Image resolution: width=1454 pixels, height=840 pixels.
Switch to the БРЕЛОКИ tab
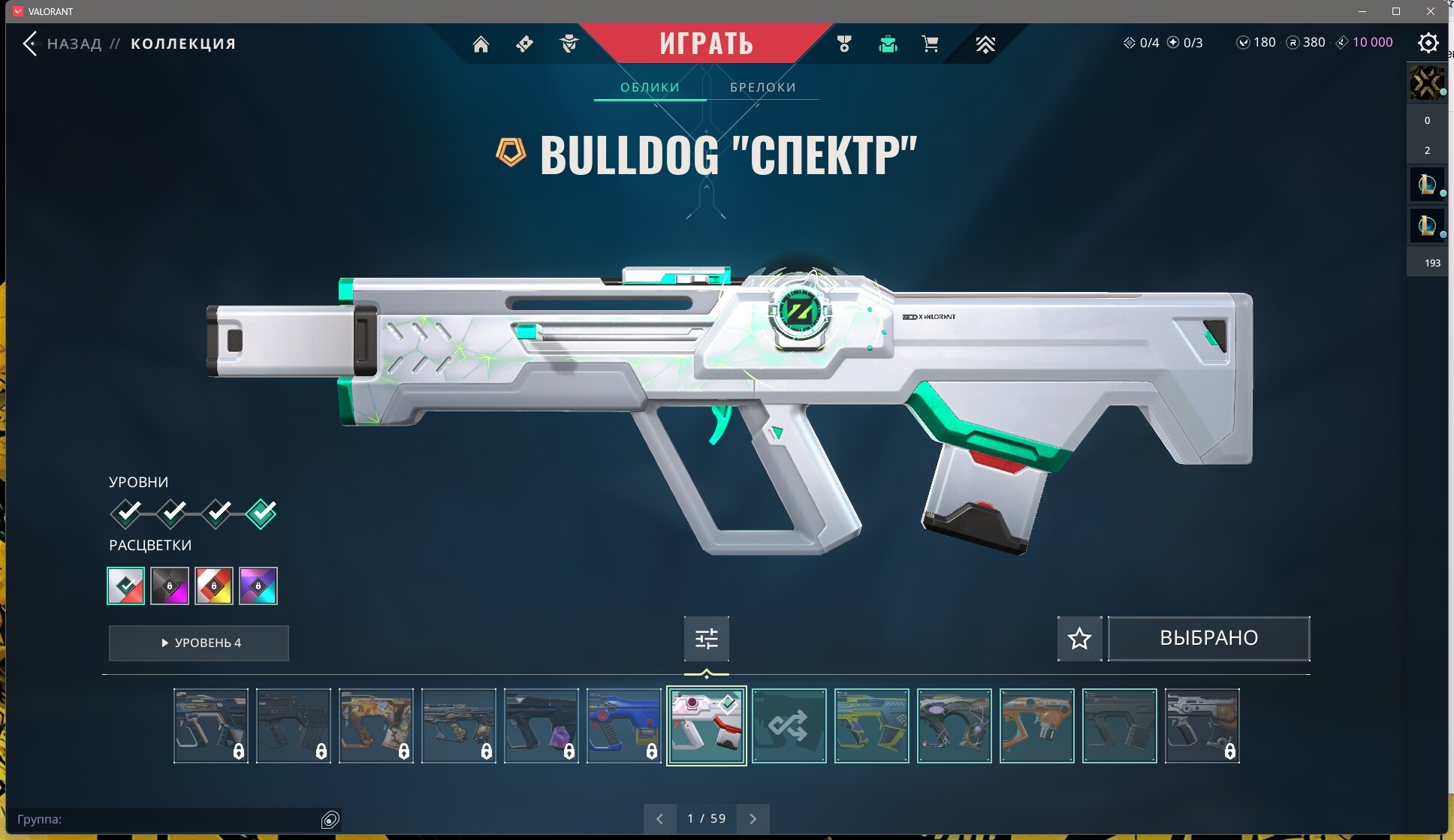(762, 87)
